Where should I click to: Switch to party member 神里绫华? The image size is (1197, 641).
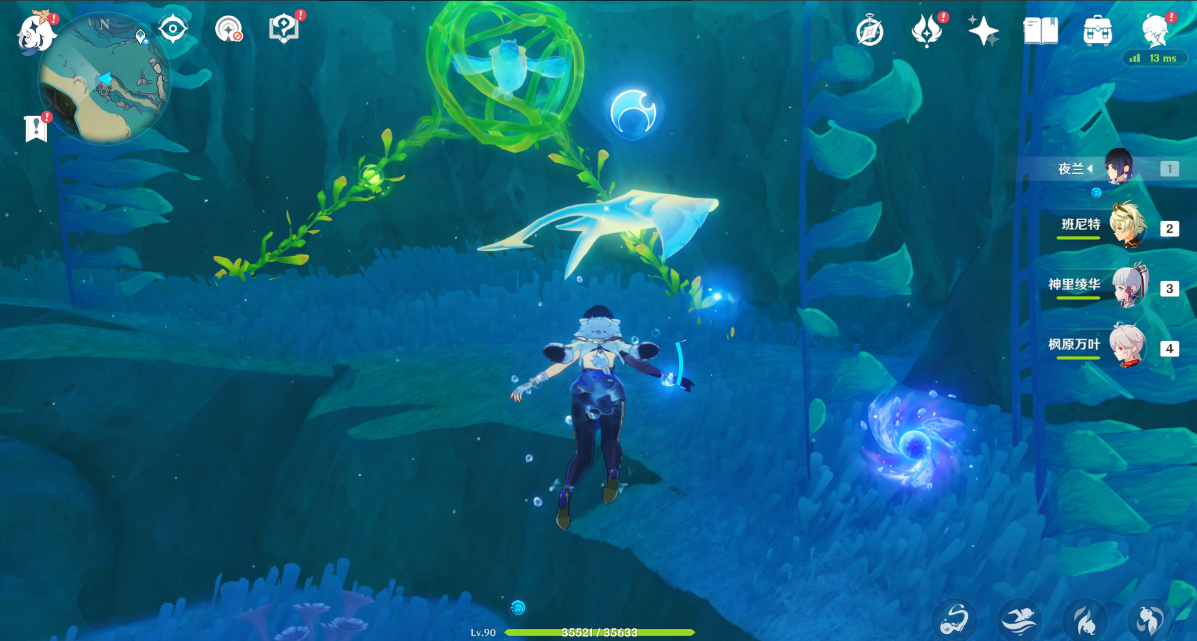[1128, 288]
